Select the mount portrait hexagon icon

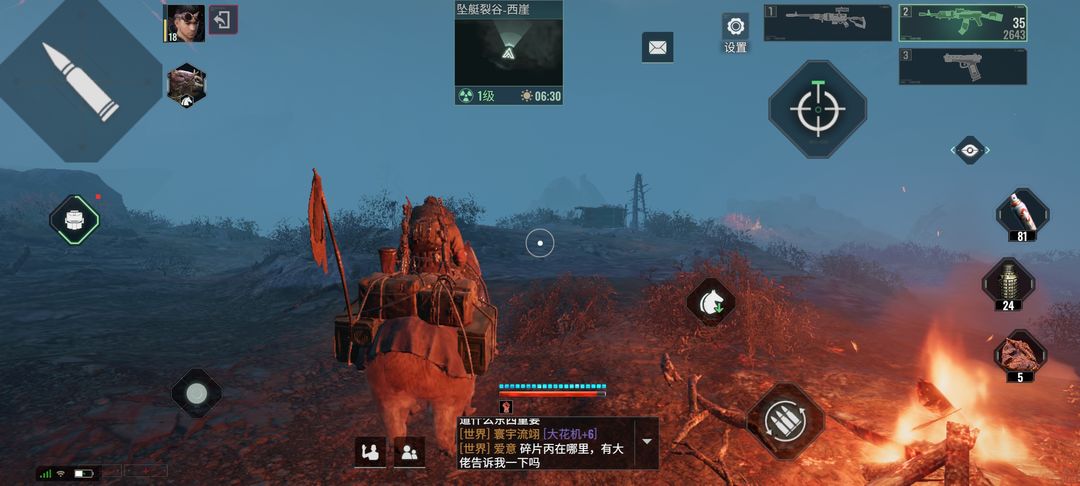[186, 87]
